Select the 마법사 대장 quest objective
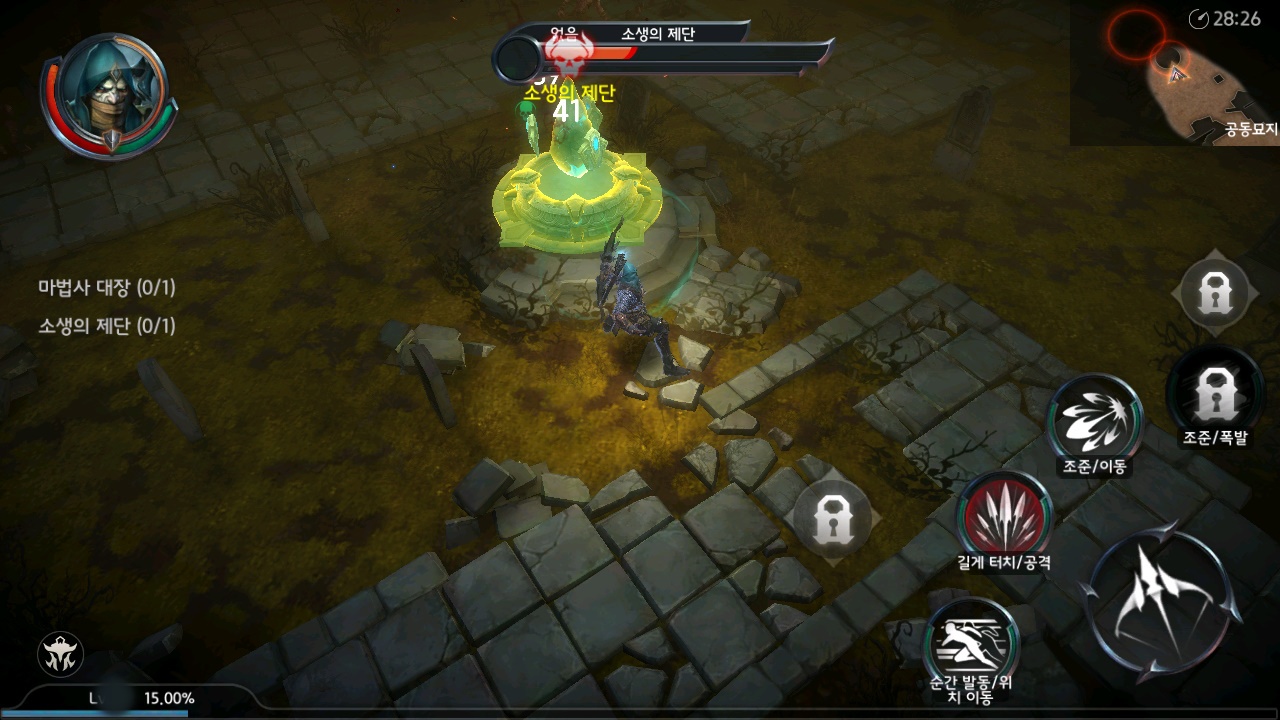Viewport: 1280px width, 720px height. pyautogui.click(x=107, y=288)
